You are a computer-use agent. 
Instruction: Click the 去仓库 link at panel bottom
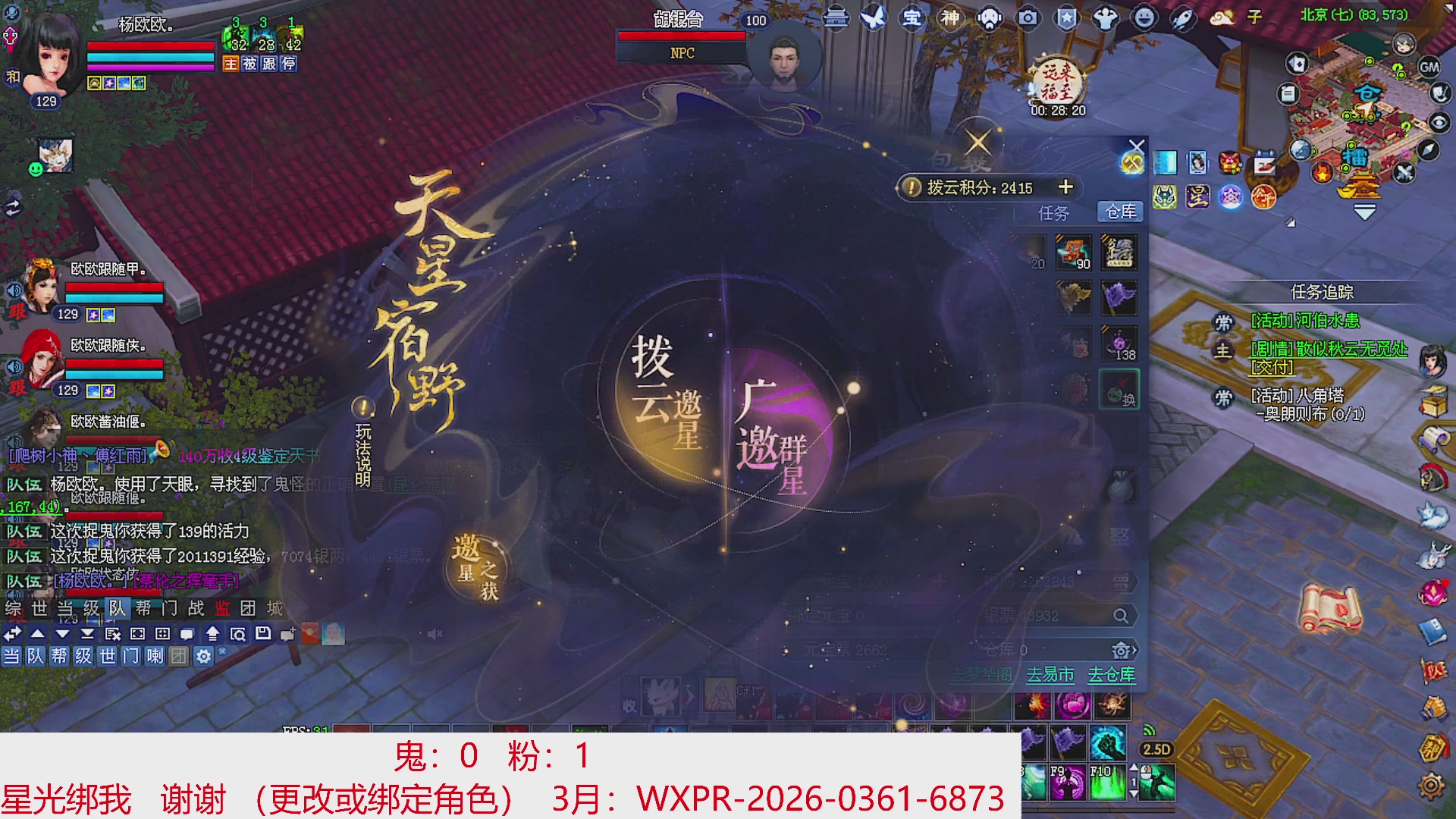click(1112, 675)
